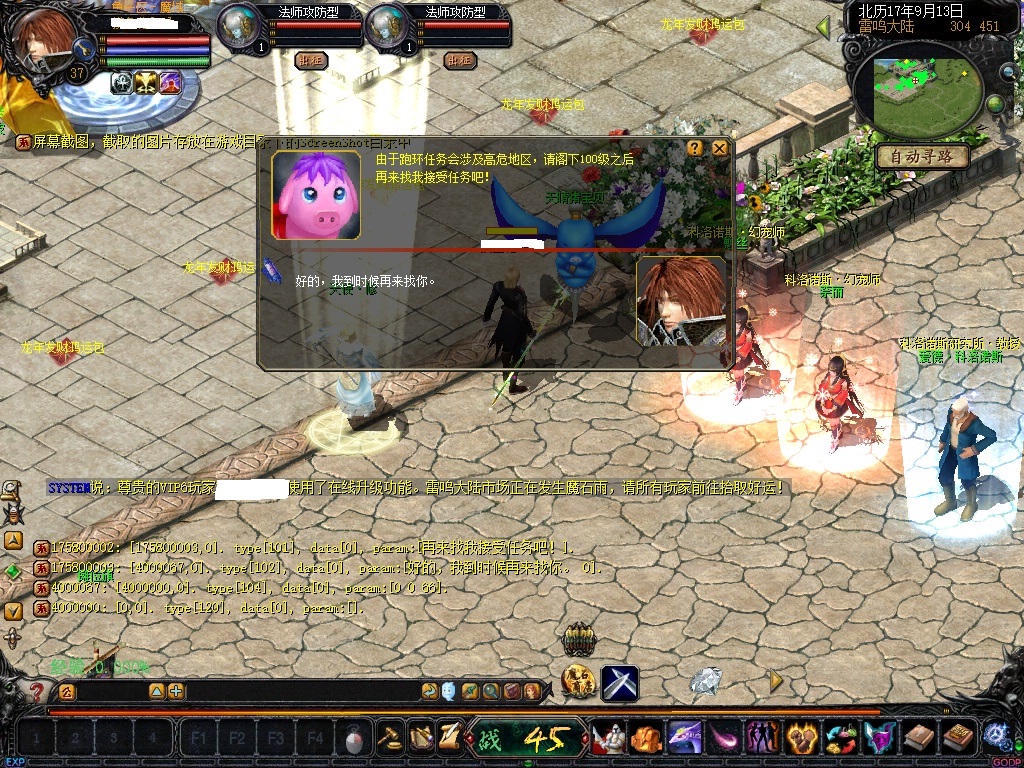Image resolution: width=1024 pixels, height=768 pixels.
Task: Click the chat emoticon face button
Action: point(449,691)
